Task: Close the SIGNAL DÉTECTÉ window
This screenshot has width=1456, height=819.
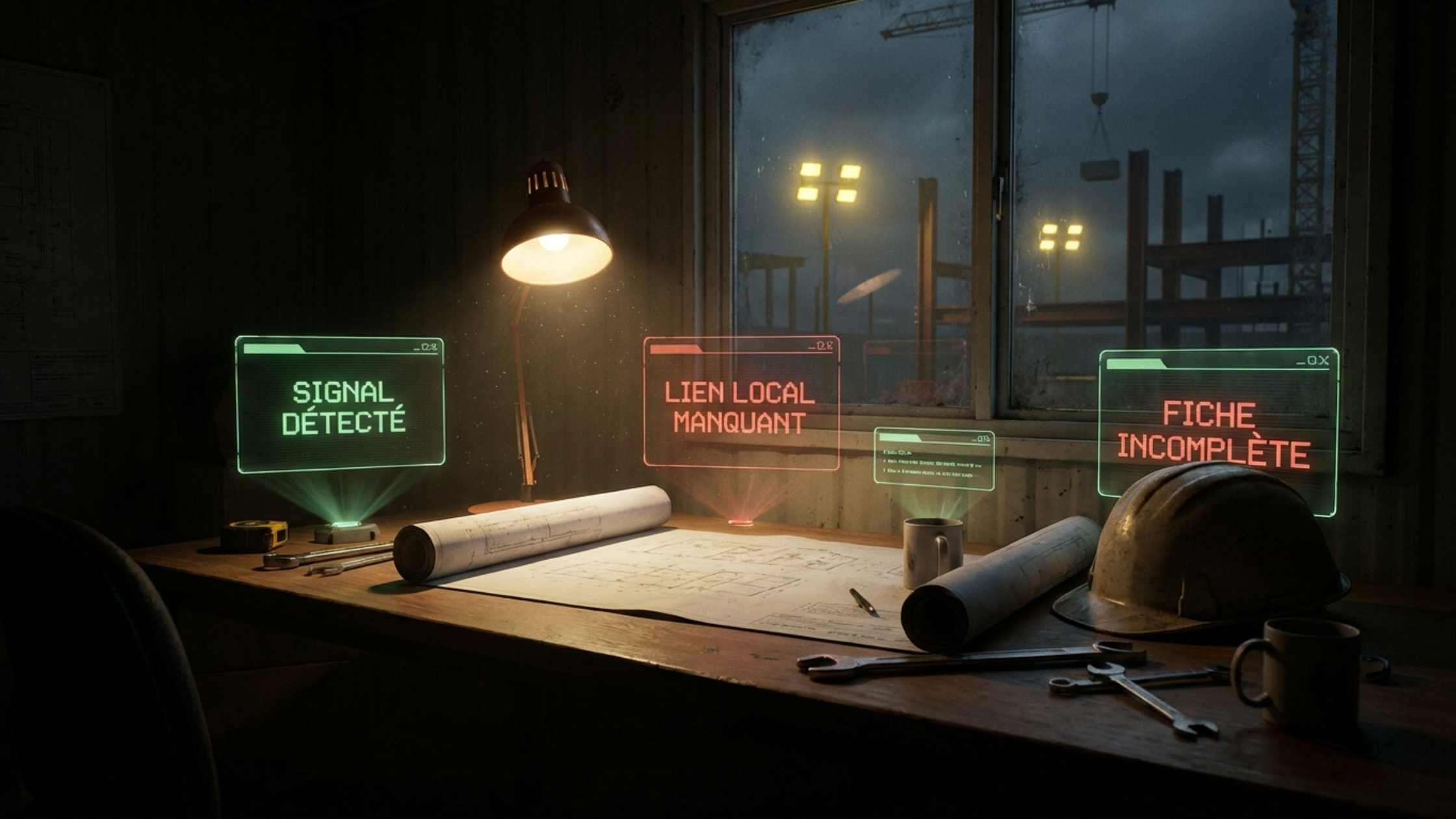Action: tap(434, 347)
